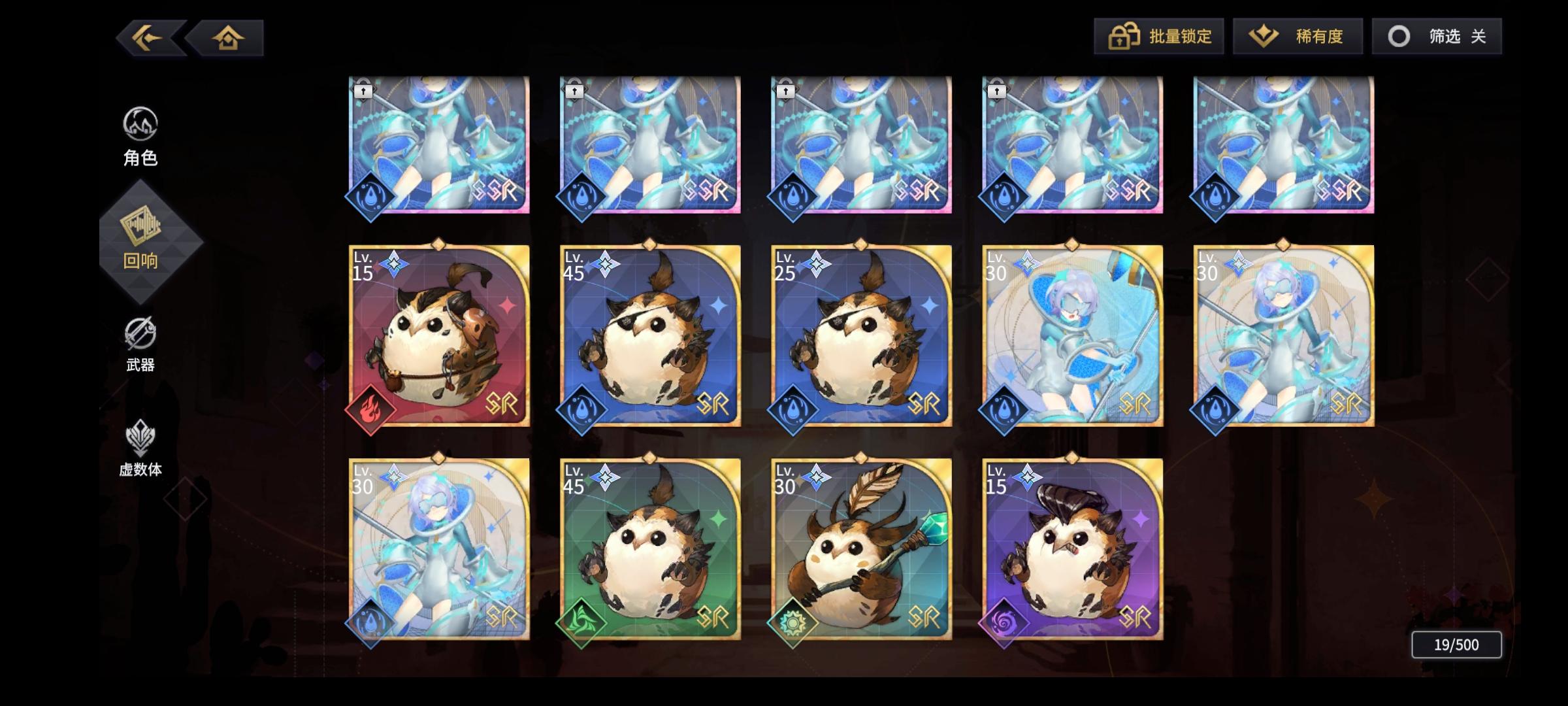Select the 回响 (echo) tab
1568x706 pixels.
pos(140,240)
